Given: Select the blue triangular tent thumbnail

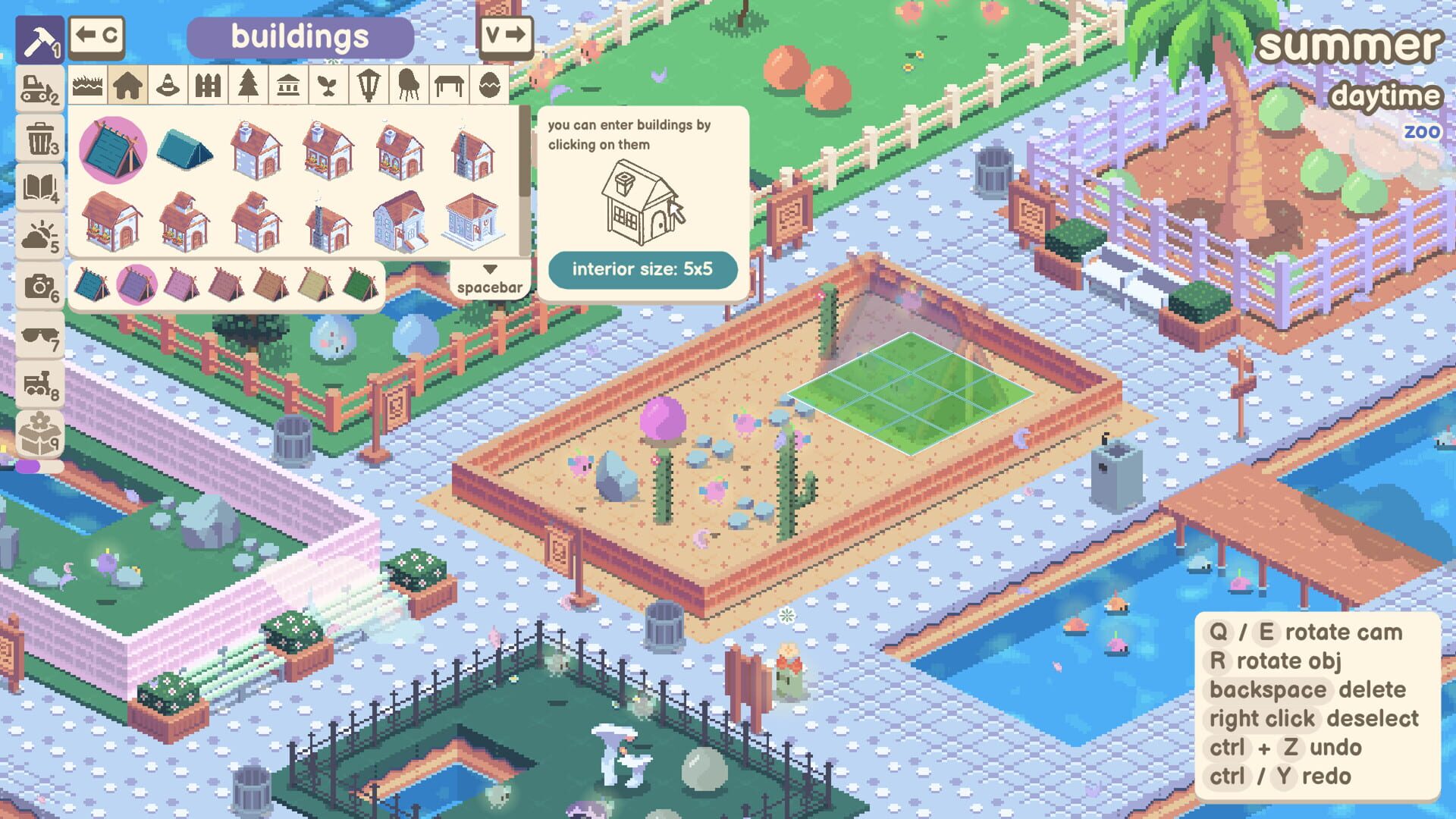Looking at the screenshot, I should 184,148.
